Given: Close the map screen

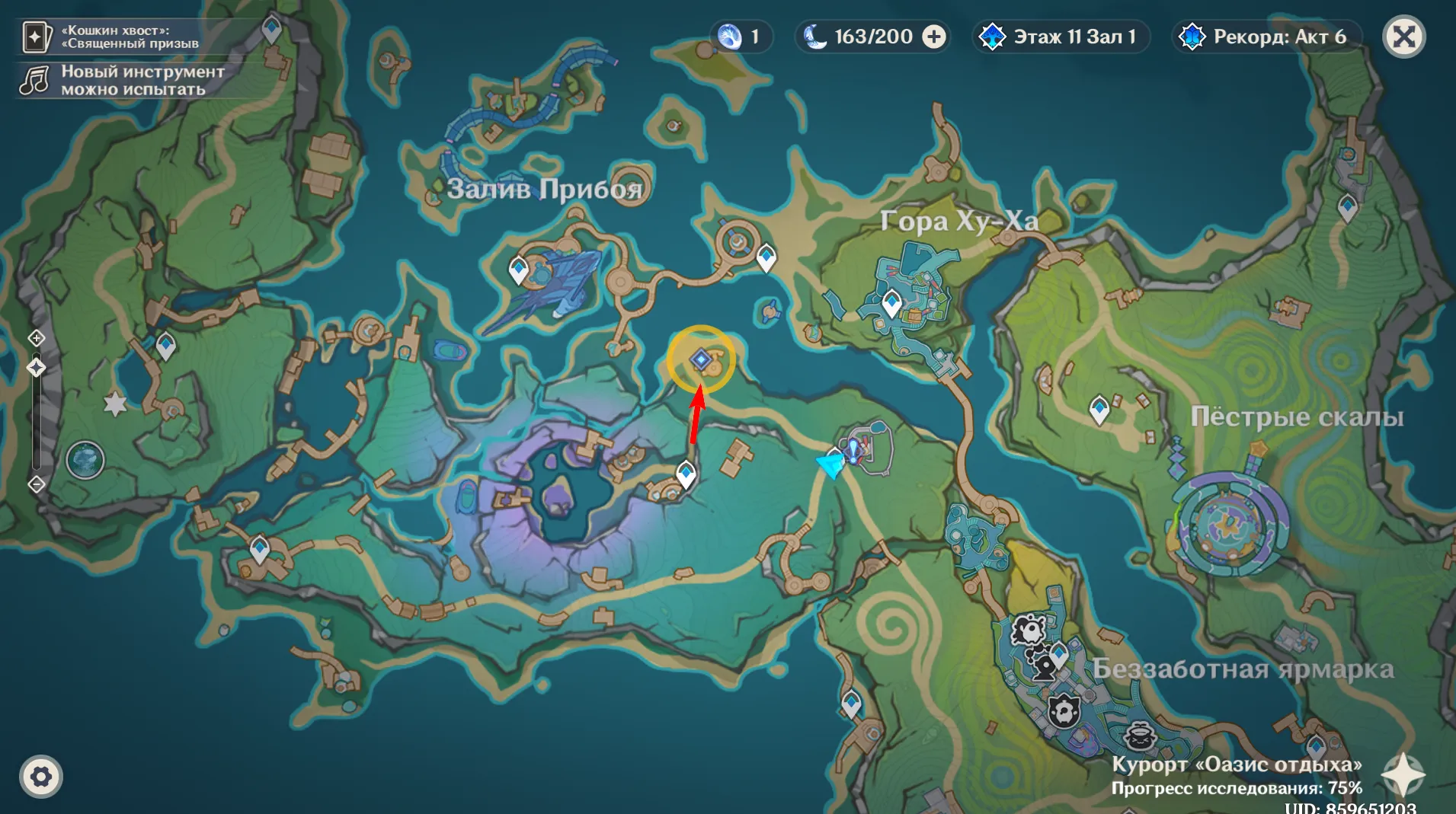Looking at the screenshot, I should (1403, 37).
